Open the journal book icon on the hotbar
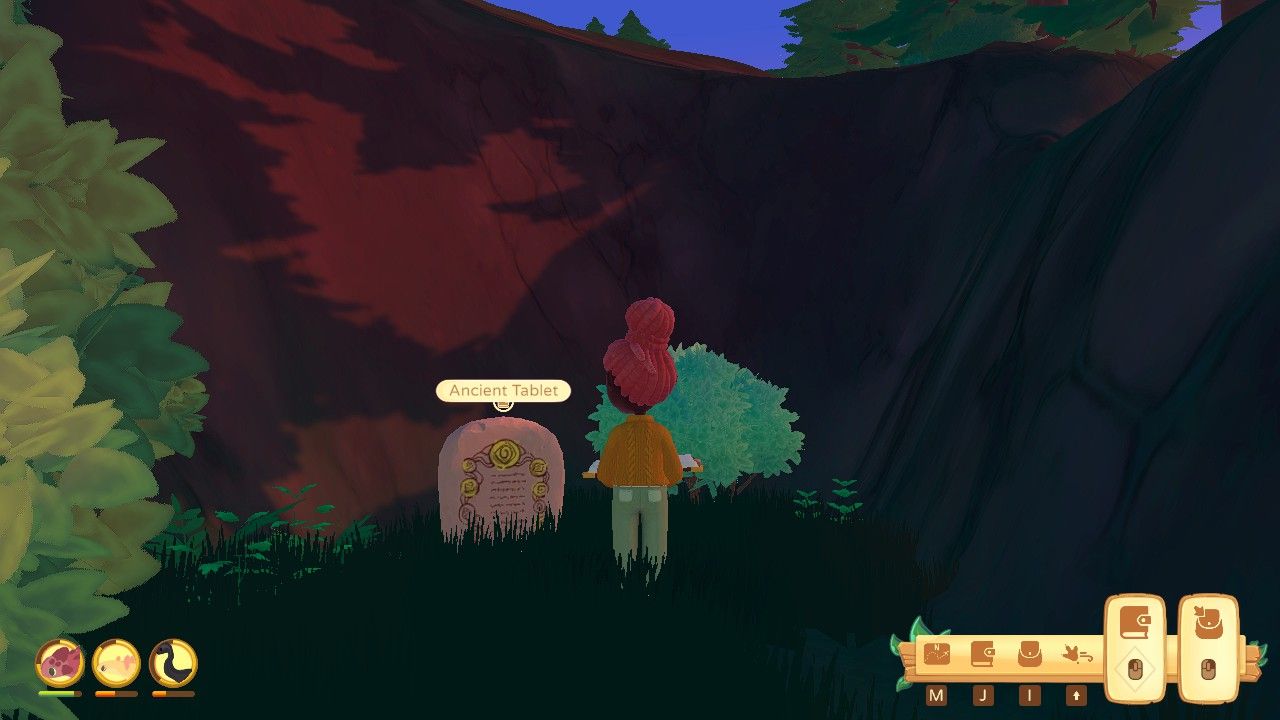The image size is (1280, 720). (983, 653)
